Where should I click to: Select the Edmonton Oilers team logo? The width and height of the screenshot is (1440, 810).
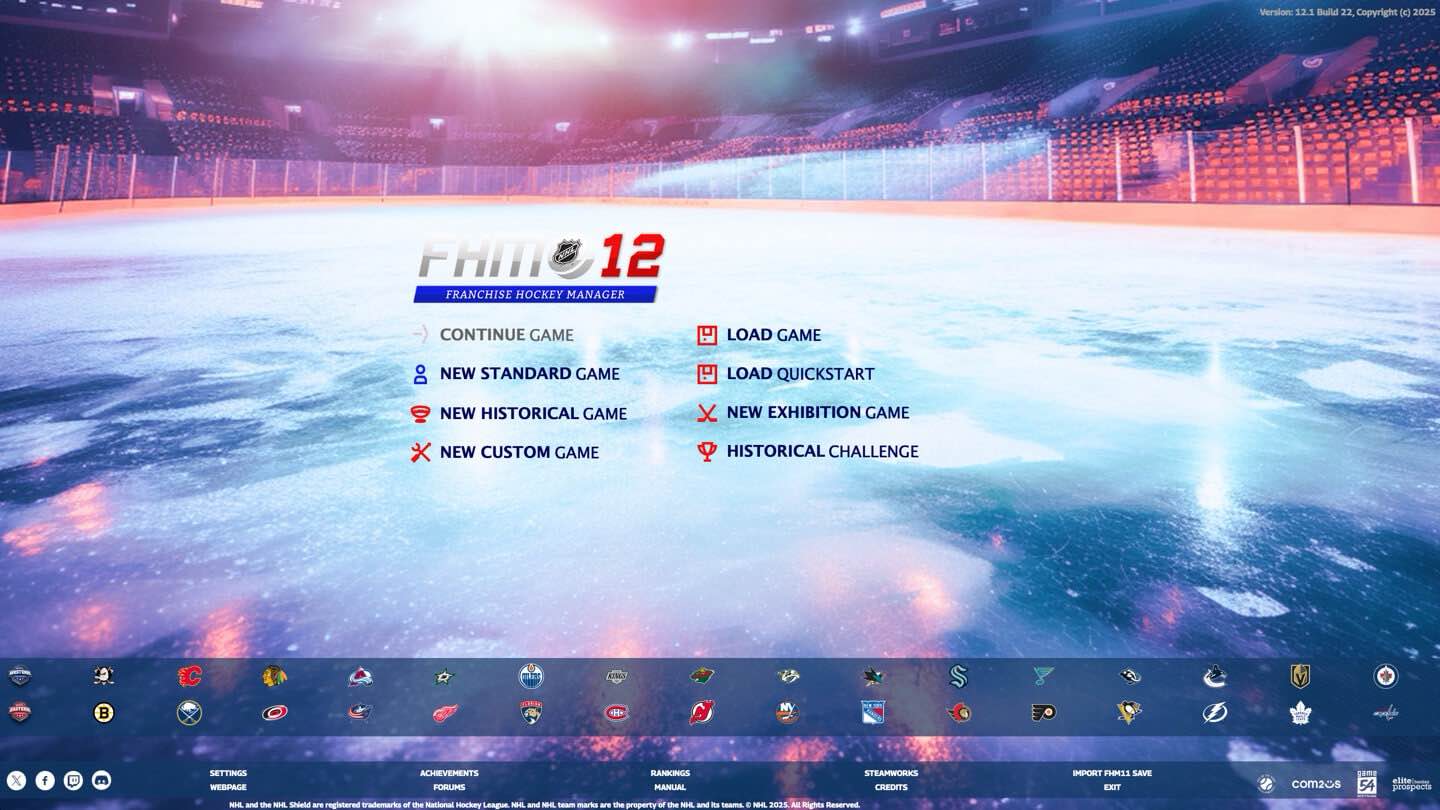(531, 677)
